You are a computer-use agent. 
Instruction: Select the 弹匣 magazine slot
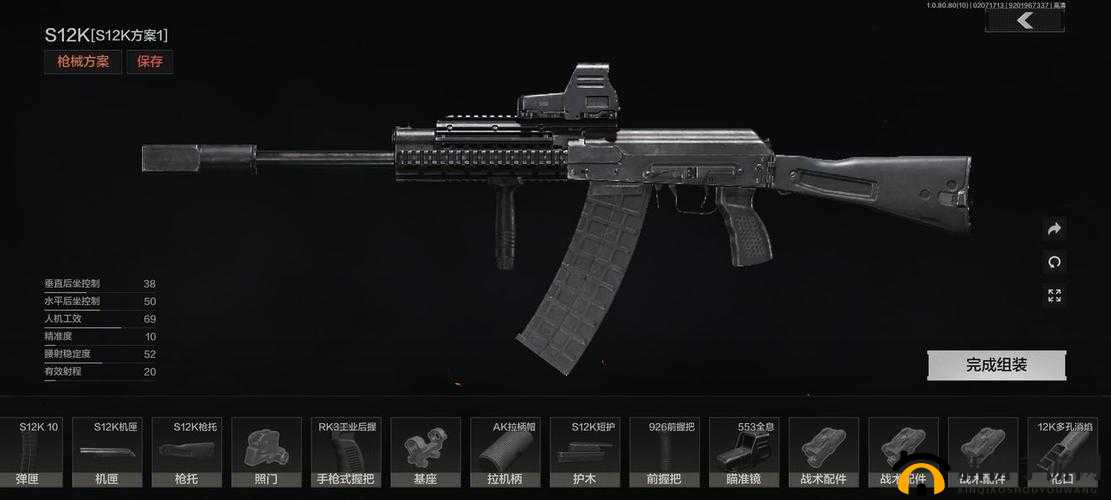(x=38, y=453)
